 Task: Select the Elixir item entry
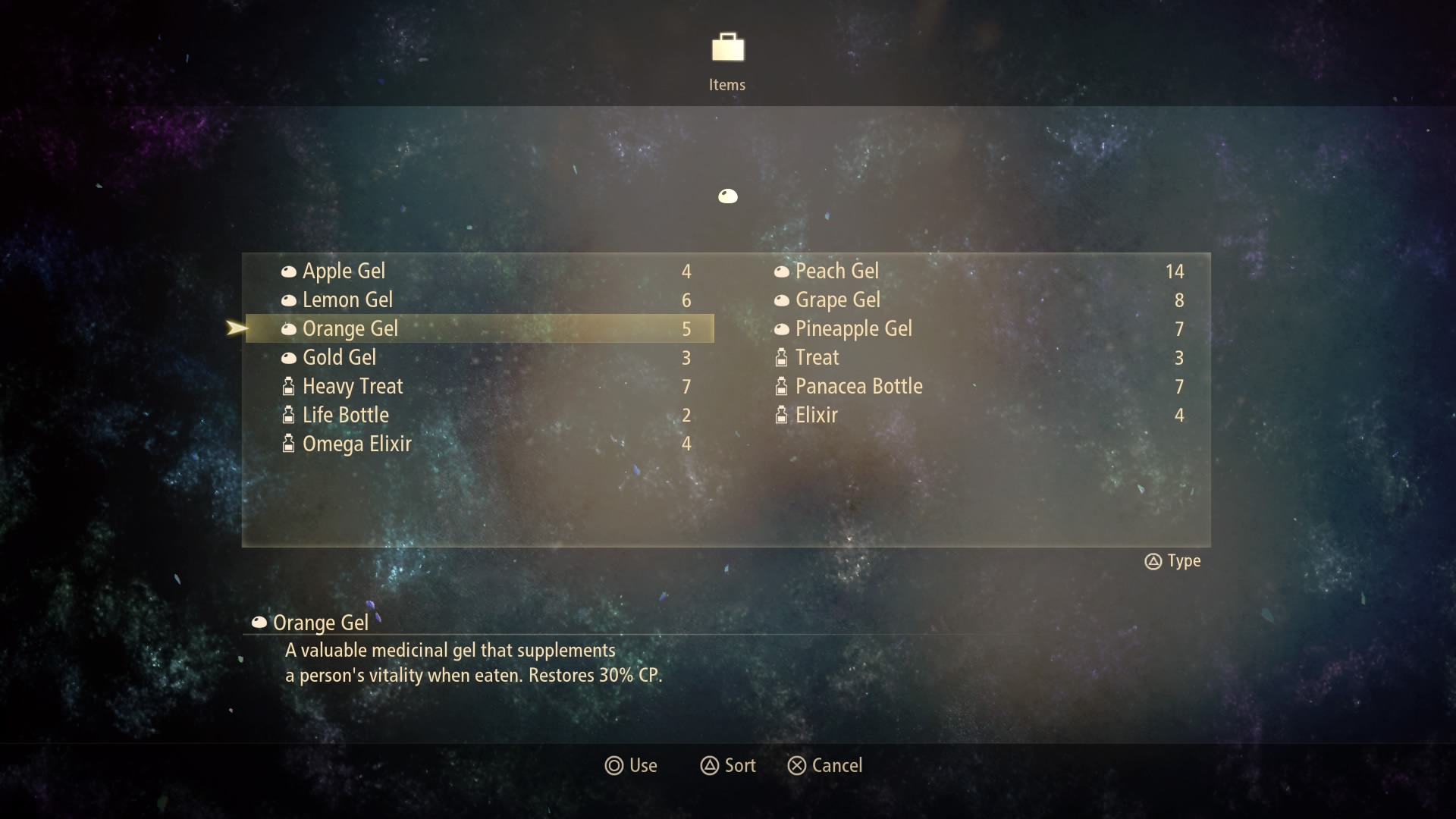coord(817,415)
